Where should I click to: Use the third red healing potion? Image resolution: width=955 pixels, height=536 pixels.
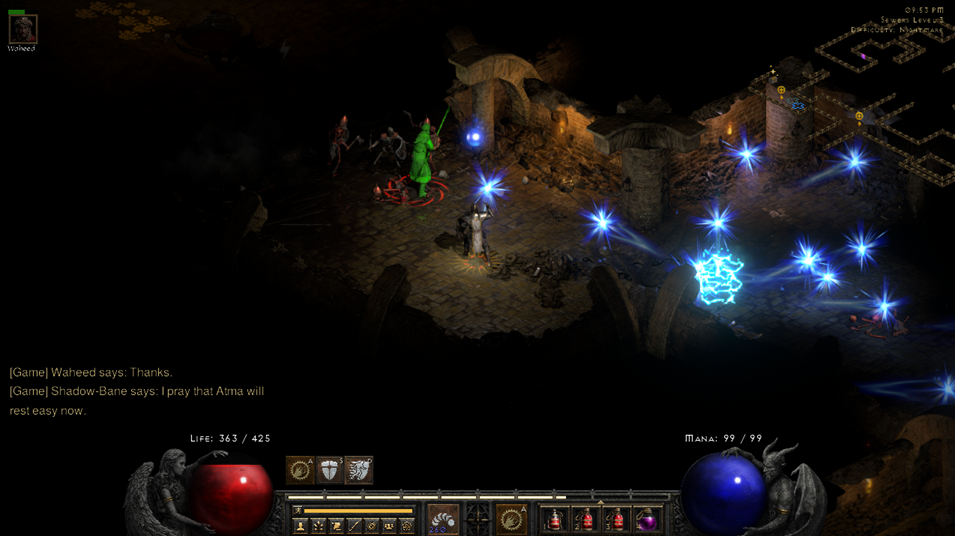click(x=617, y=520)
